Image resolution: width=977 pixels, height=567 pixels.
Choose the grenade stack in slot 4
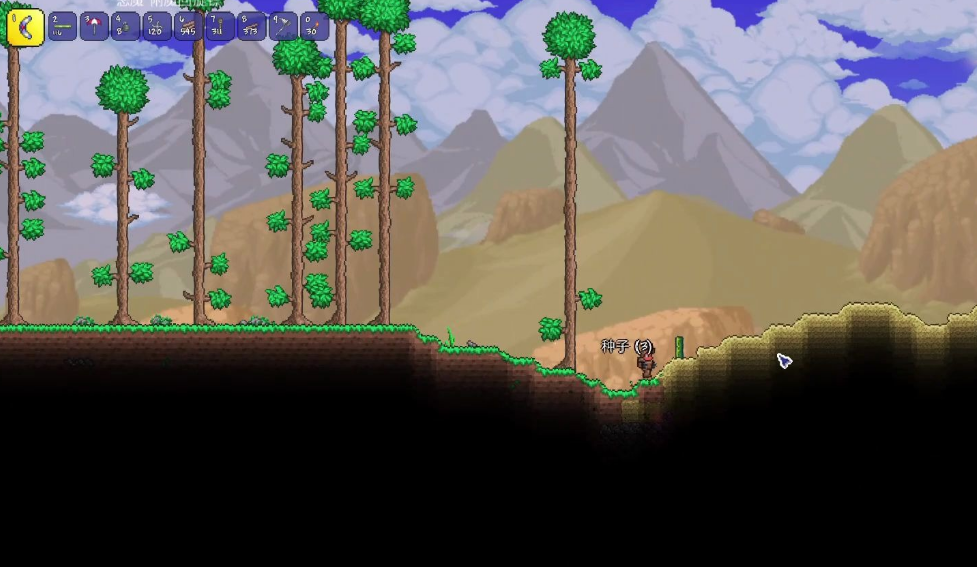point(126,26)
